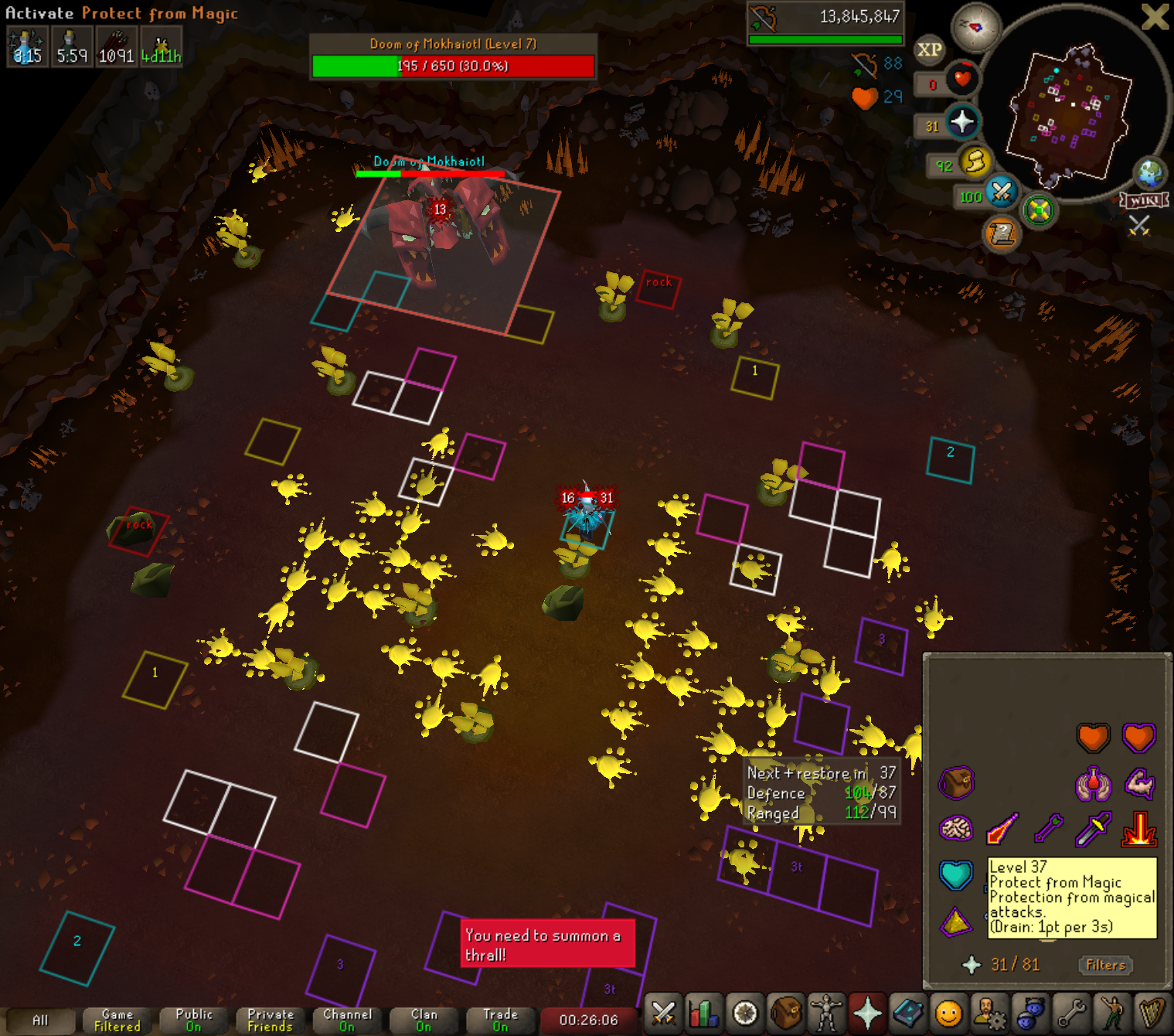This screenshot has height=1036, width=1174.
Task: Open the wrench Settings tab
Action: (x=1071, y=1013)
